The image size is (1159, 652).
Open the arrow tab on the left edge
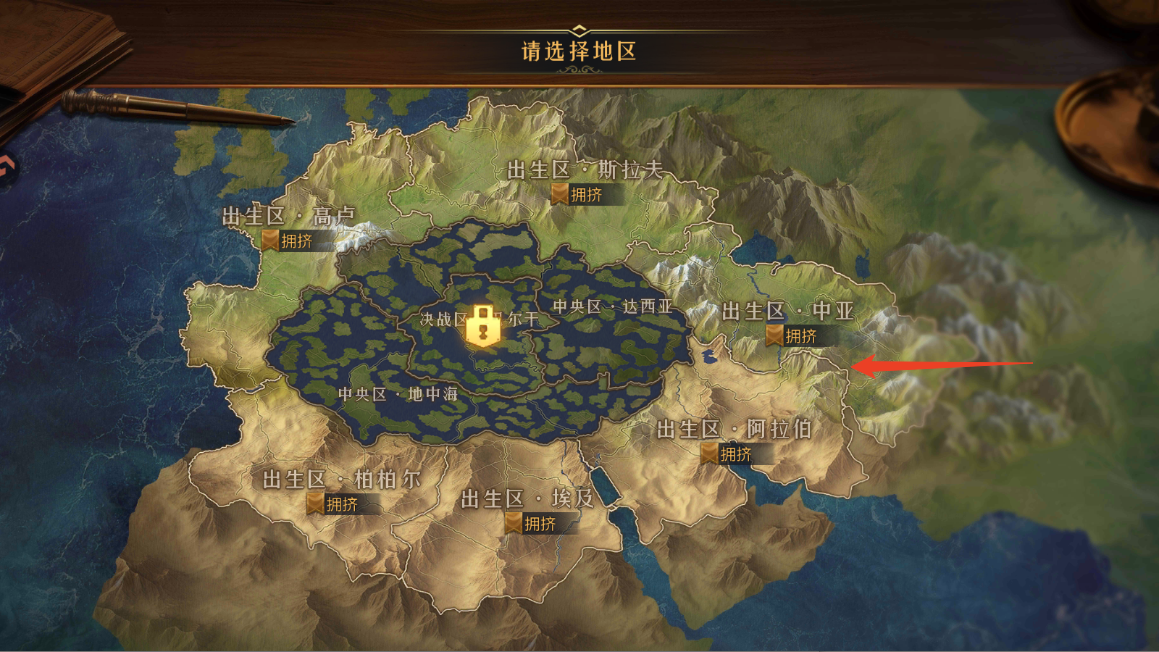pos(6,166)
